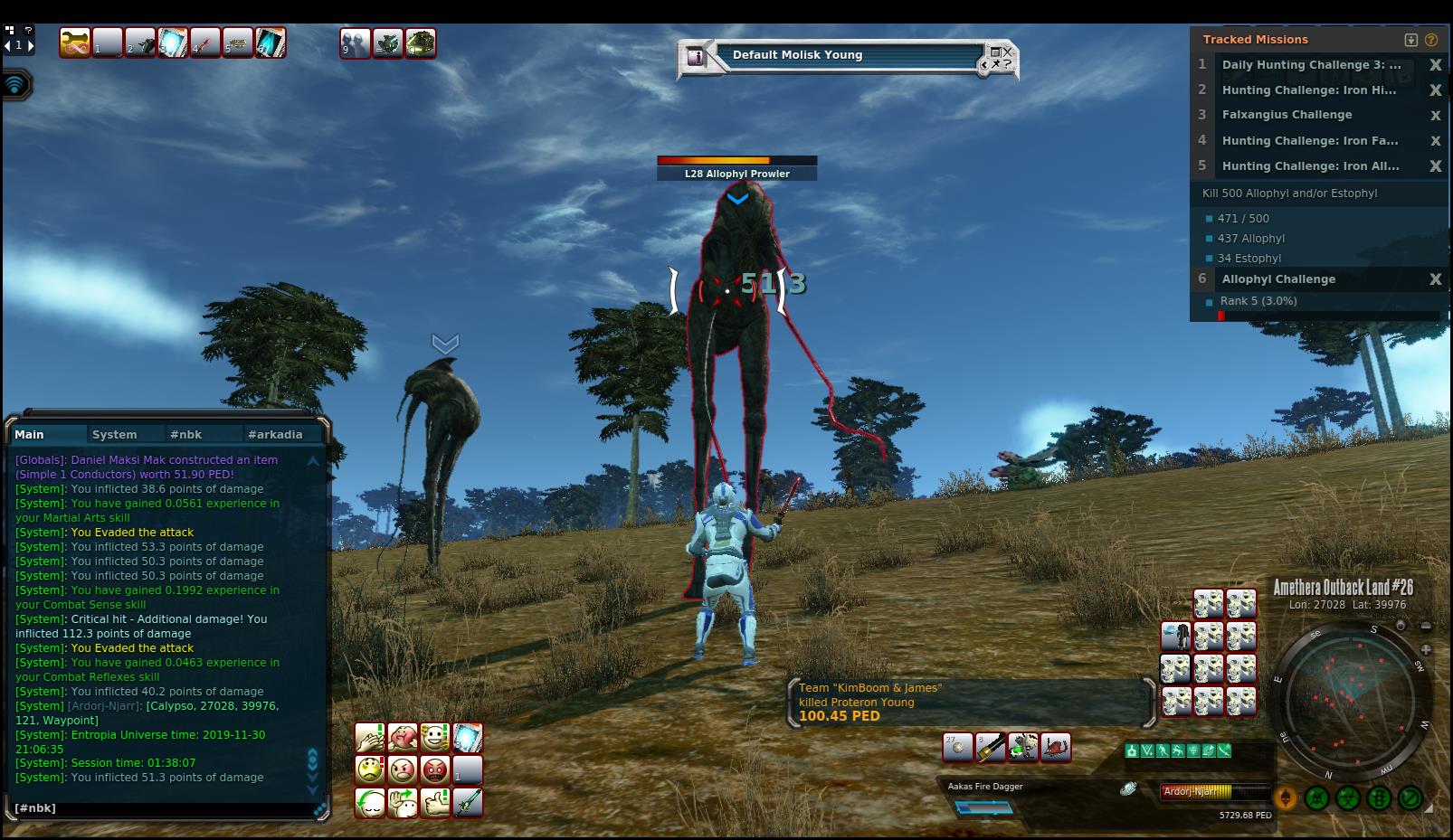Stop tracking the Falxangius Challenge mission

pos(1435,116)
